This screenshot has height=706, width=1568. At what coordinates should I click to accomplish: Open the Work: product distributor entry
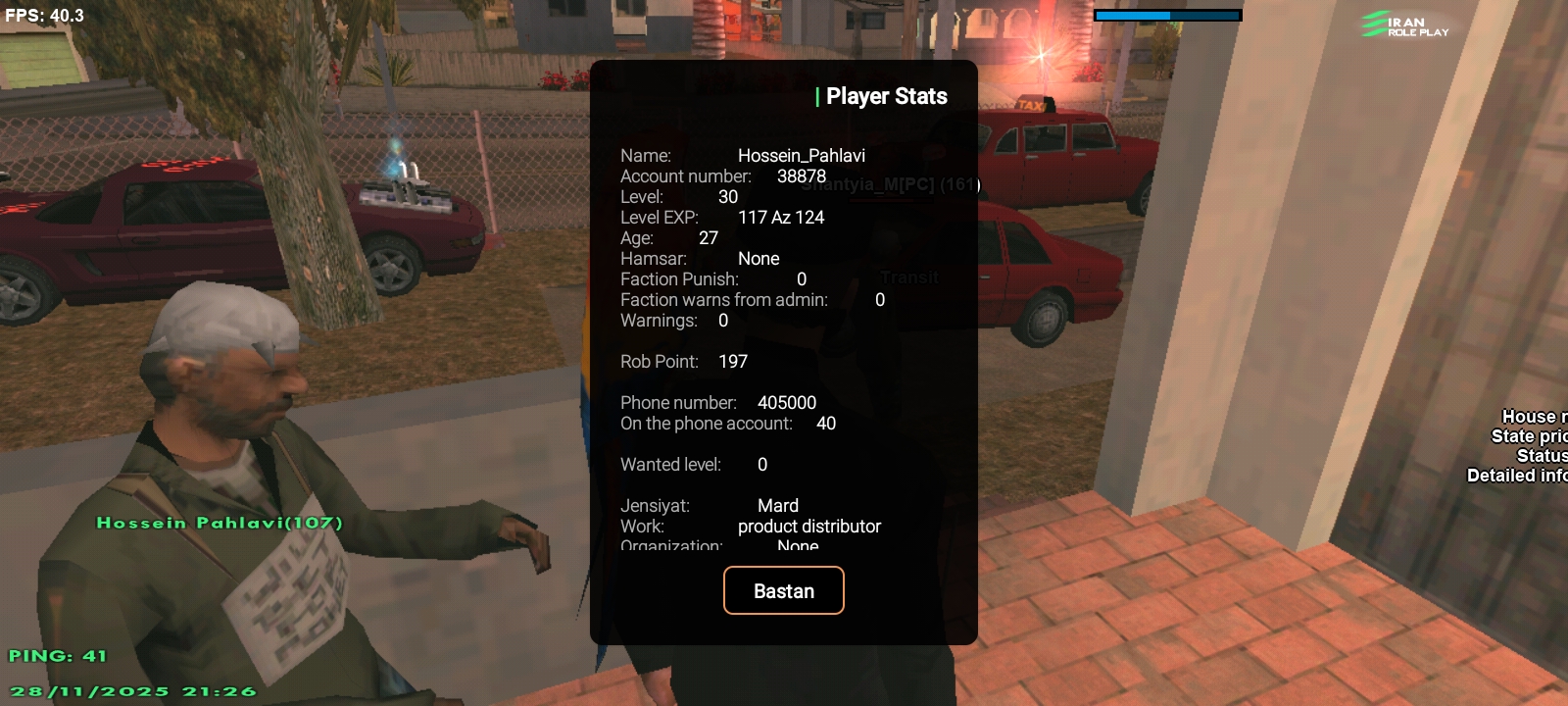(751, 526)
